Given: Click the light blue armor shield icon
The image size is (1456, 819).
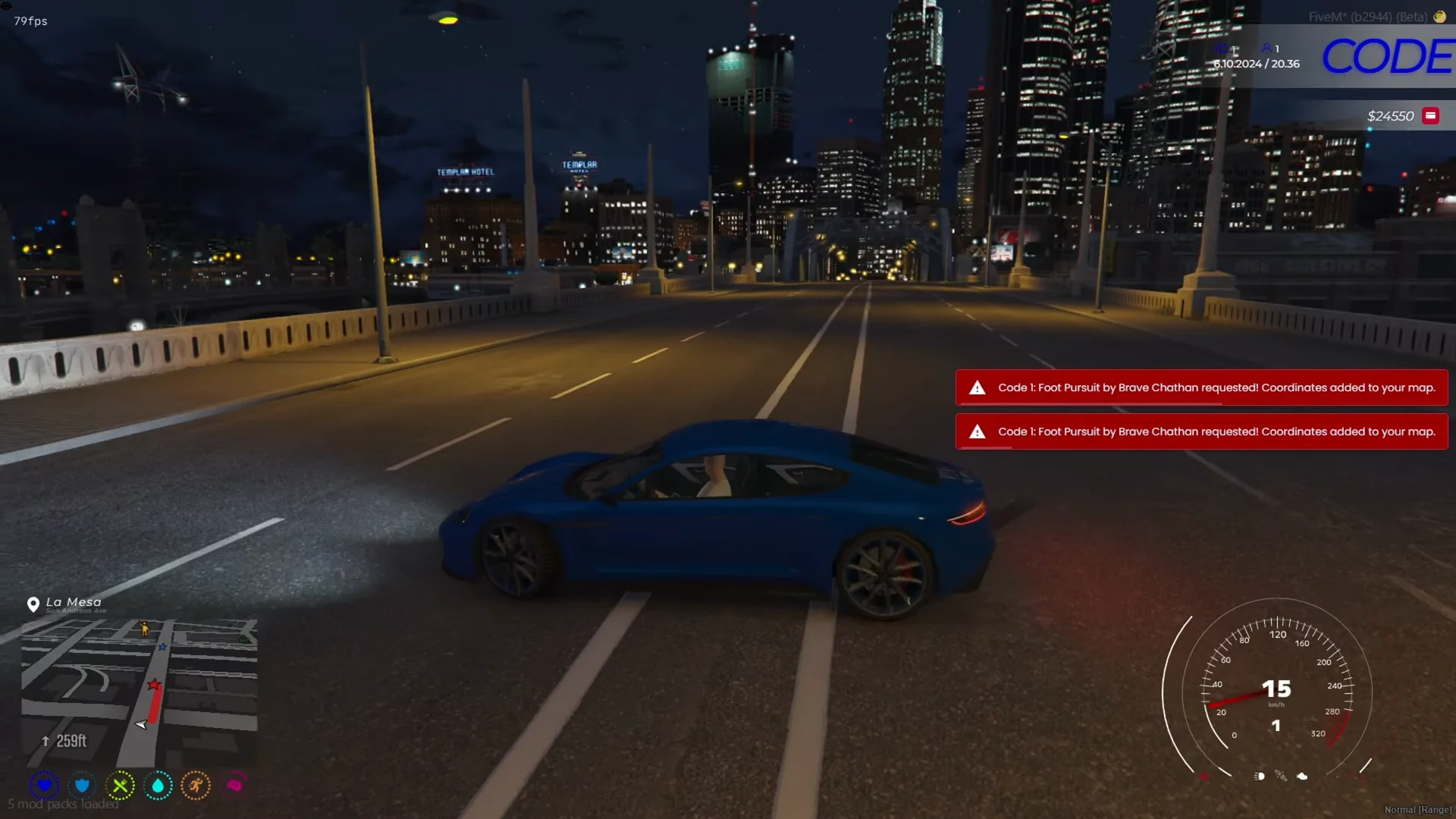Looking at the screenshot, I should click(82, 786).
